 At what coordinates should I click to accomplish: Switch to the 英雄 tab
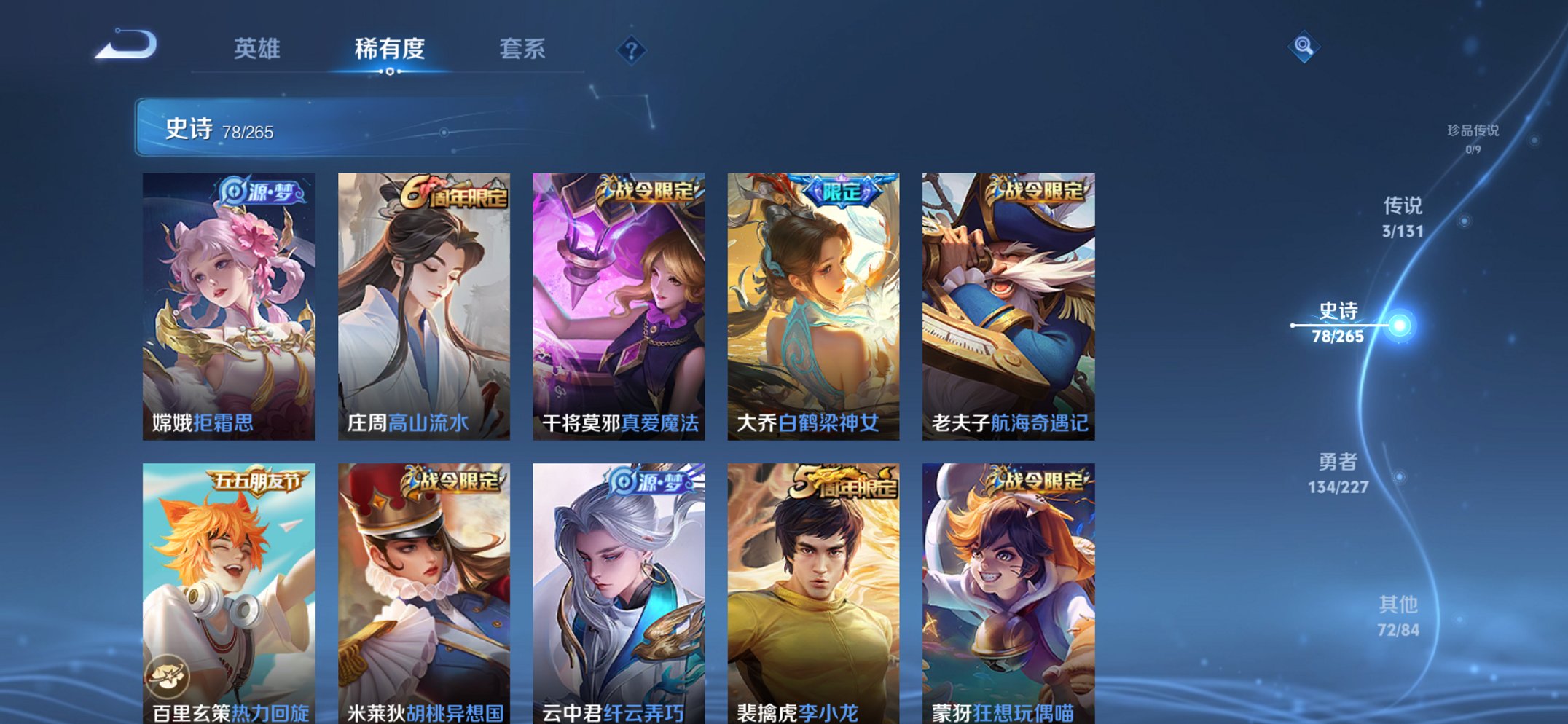[x=260, y=50]
